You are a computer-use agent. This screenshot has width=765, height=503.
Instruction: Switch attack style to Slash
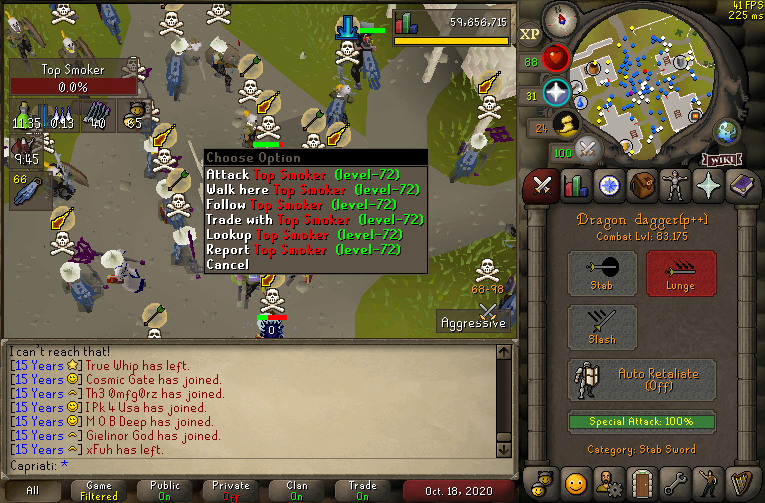click(x=602, y=327)
